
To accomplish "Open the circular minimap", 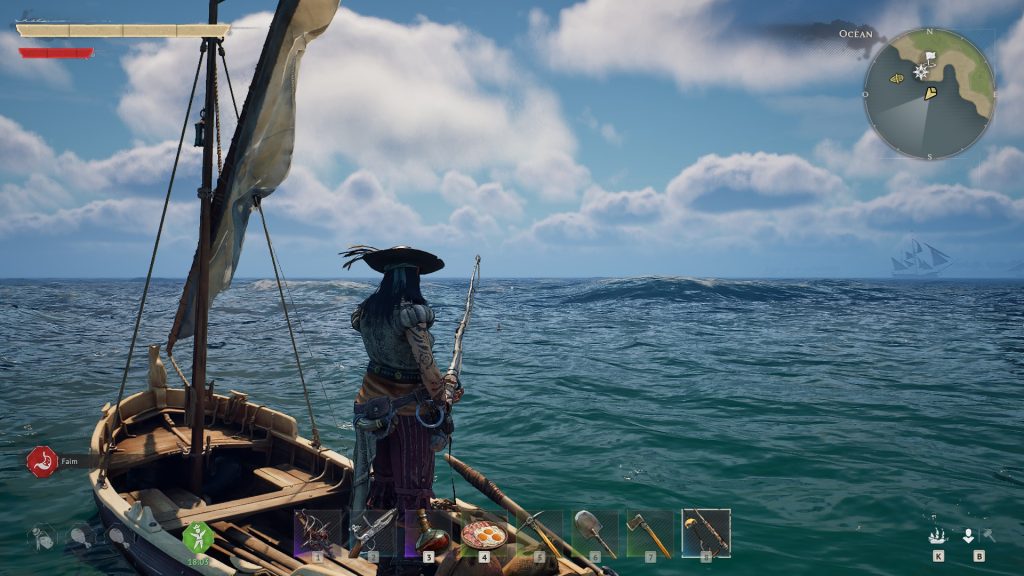I will click(929, 93).
